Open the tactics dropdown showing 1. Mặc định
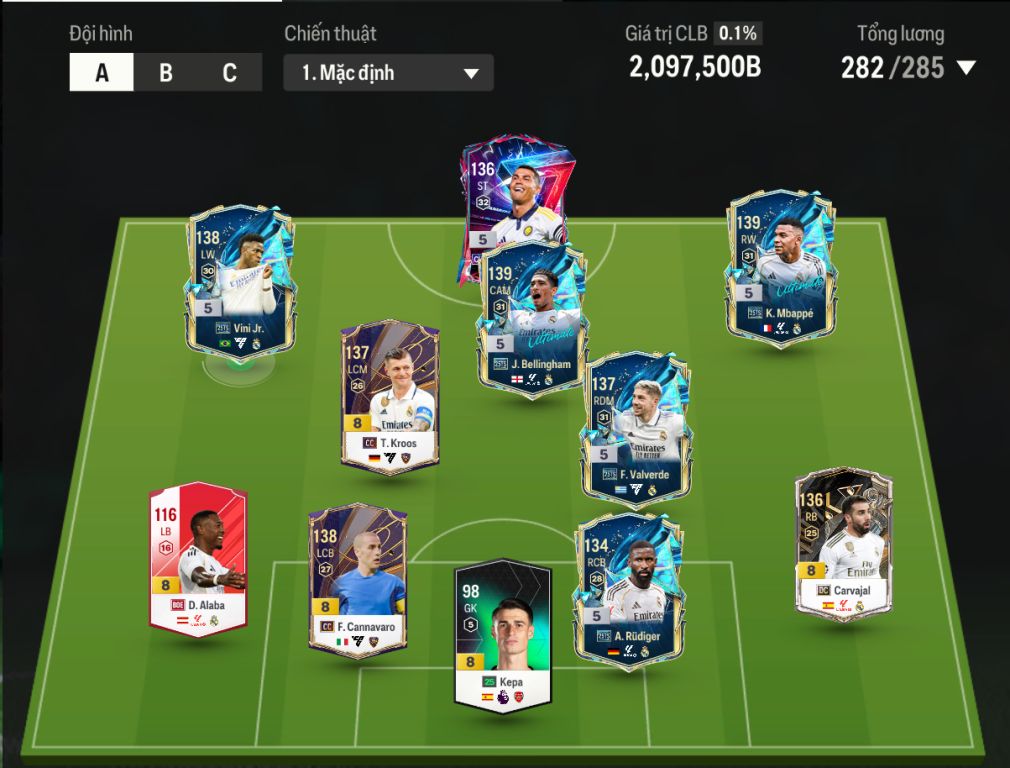Image resolution: width=1010 pixels, height=768 pixels. coord(388,73)
